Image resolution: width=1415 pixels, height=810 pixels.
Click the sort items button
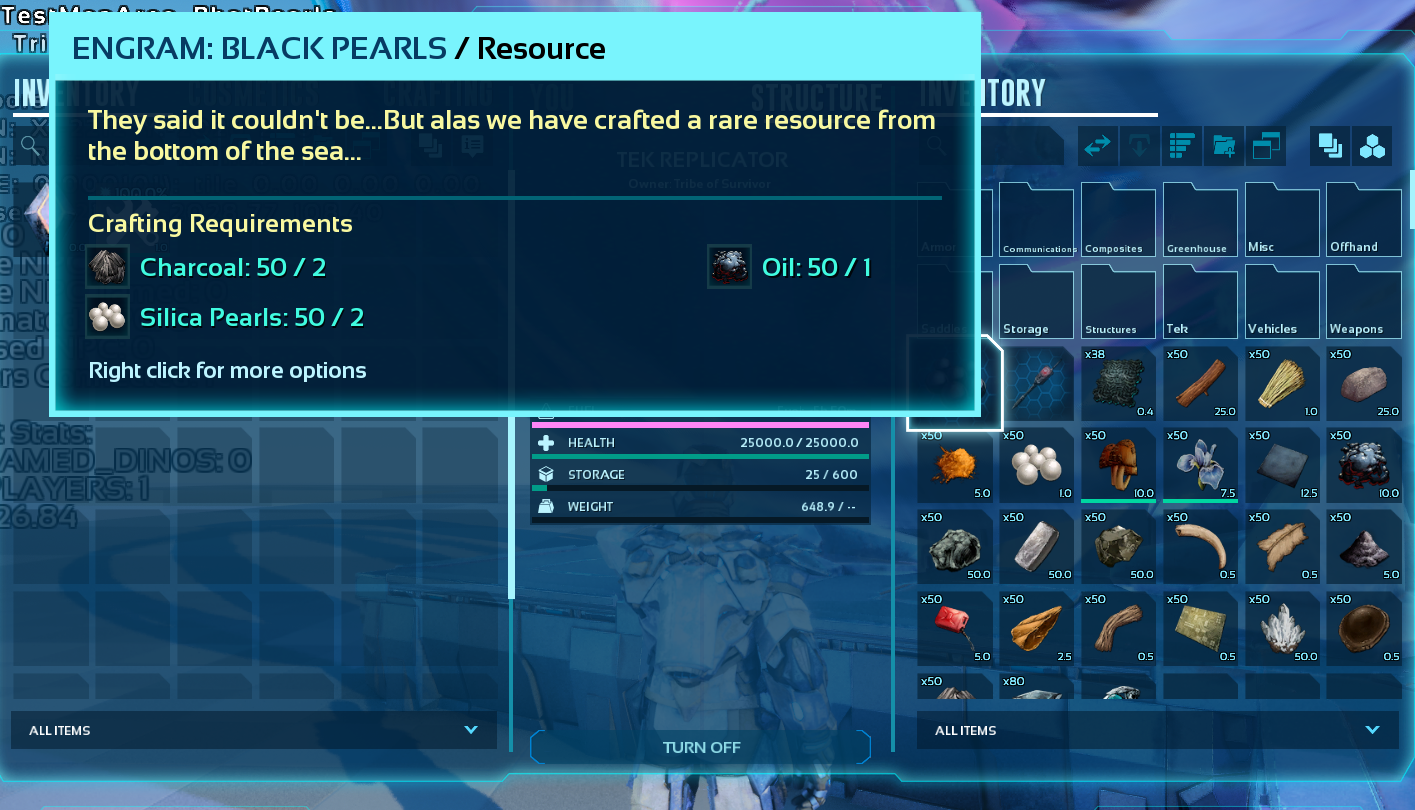click(1182, 146)
